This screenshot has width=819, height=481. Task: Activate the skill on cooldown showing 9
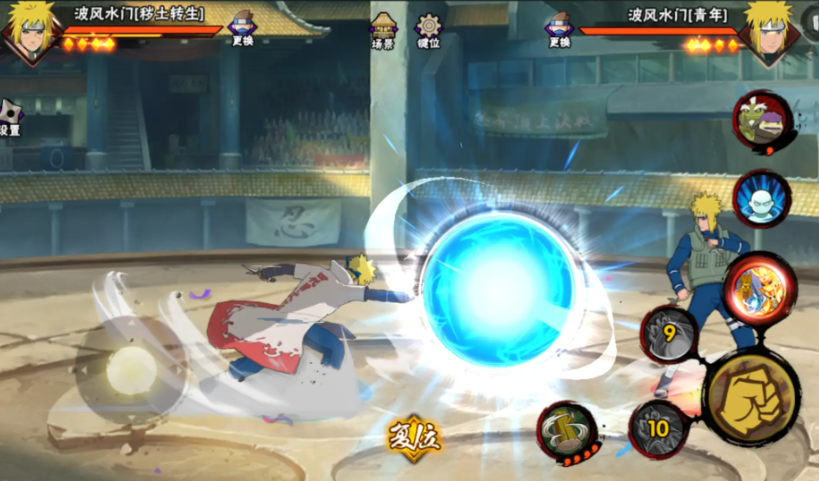point(668,335)
